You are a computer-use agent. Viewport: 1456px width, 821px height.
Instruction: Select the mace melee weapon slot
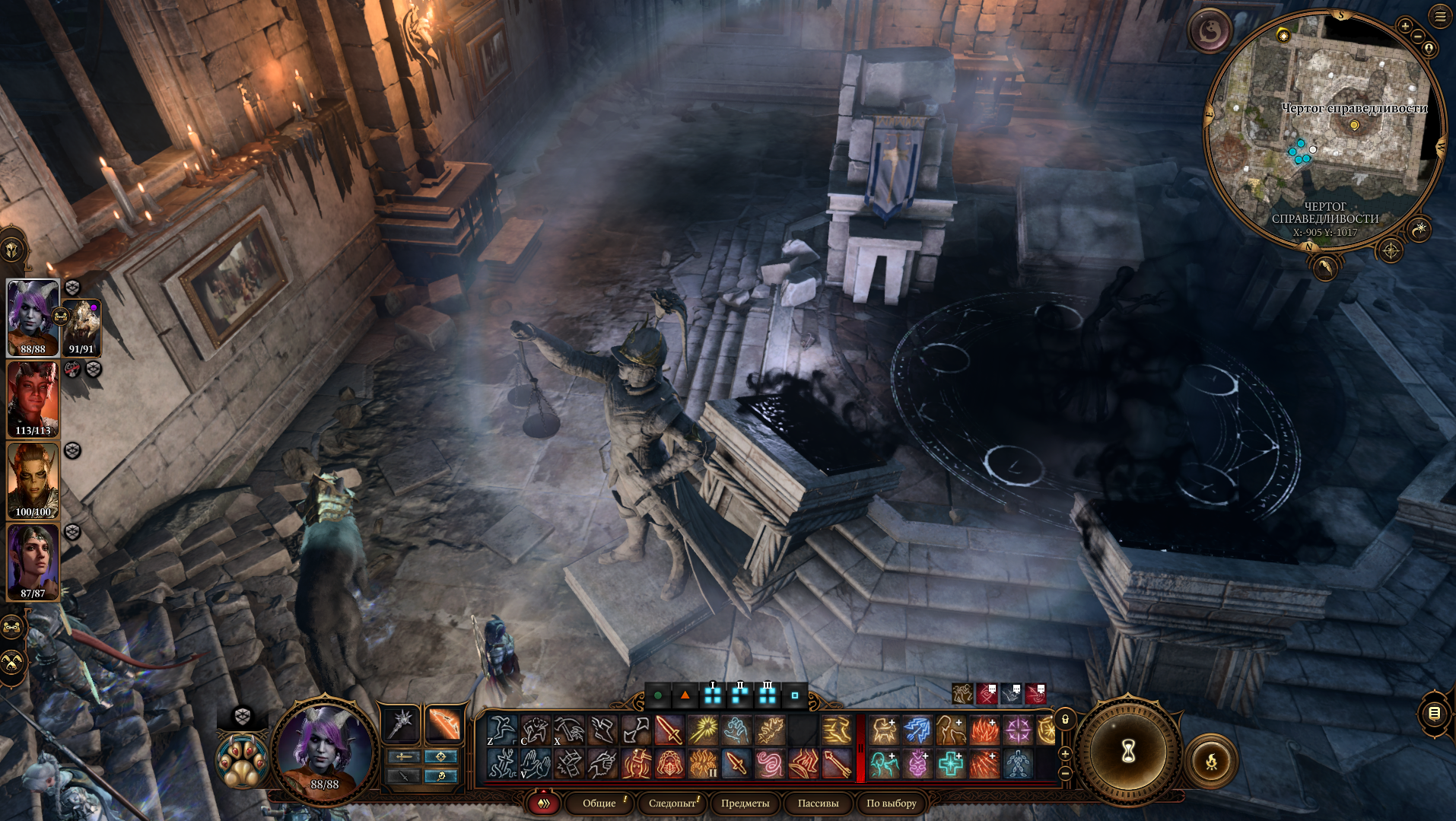[x=401, y=723]
